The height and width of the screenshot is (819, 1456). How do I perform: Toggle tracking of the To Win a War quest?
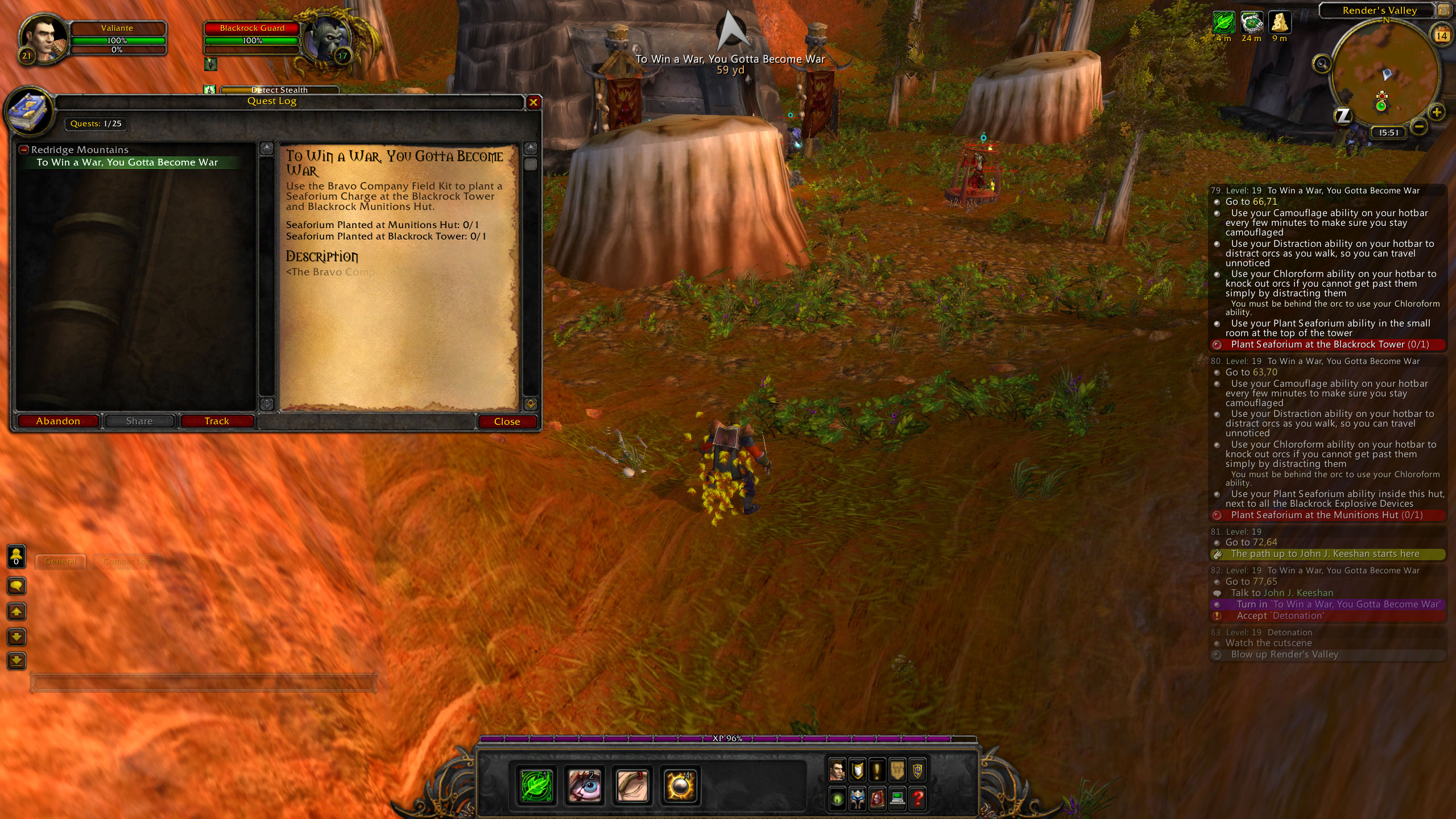[x=217, y=421]
